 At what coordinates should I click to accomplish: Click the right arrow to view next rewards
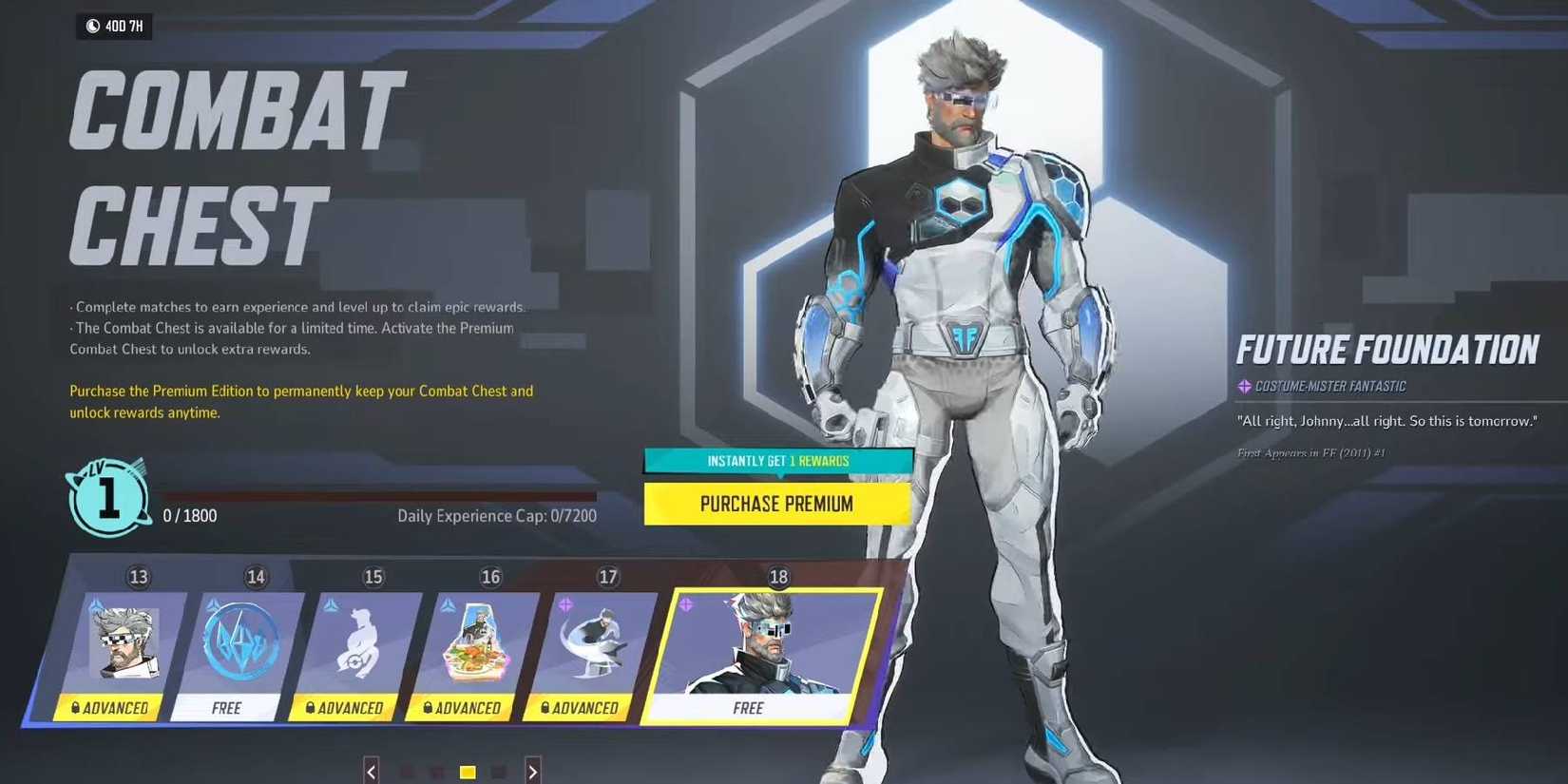(533, 772)
